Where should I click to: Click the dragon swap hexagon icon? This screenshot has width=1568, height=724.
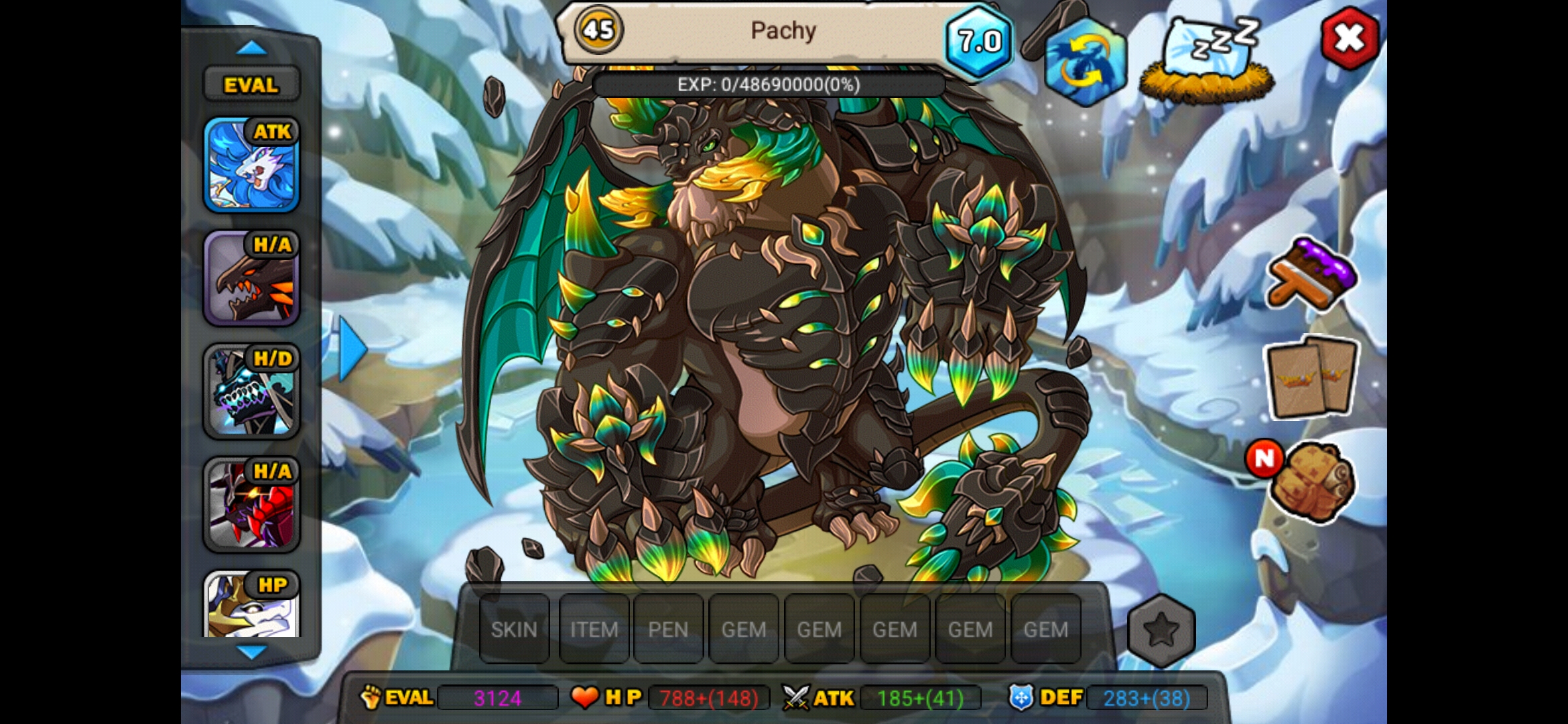tap(1085, 62)
